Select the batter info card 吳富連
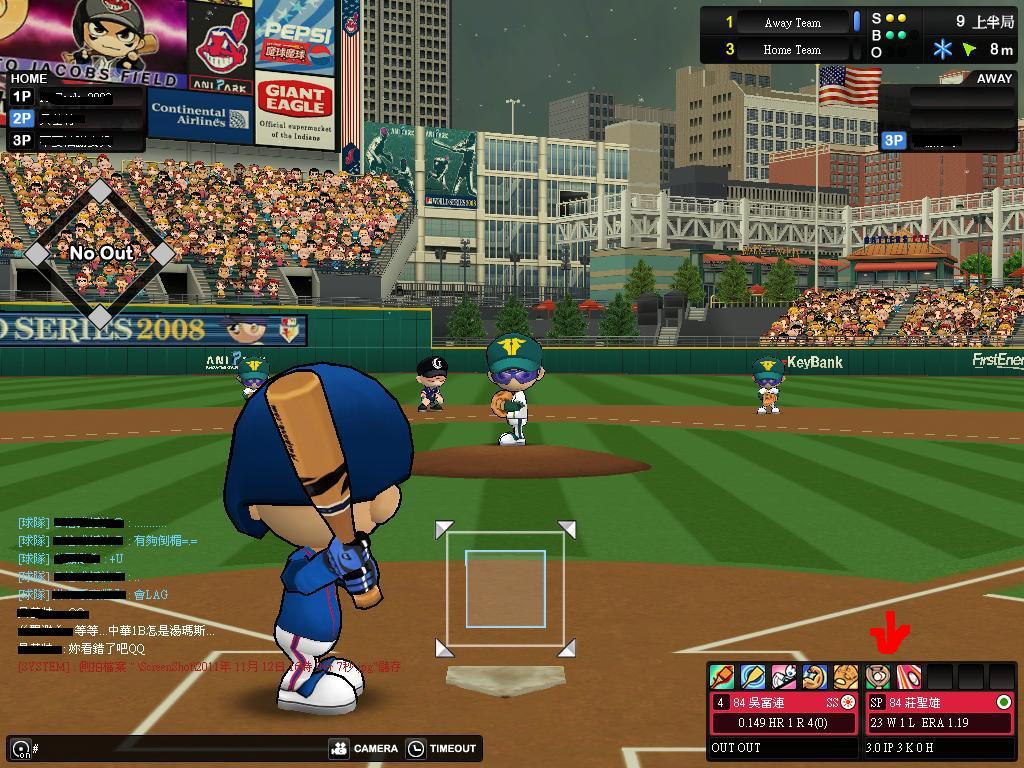Image resolution: width=1024 pixels, height=768 pixels. point(784,712)
